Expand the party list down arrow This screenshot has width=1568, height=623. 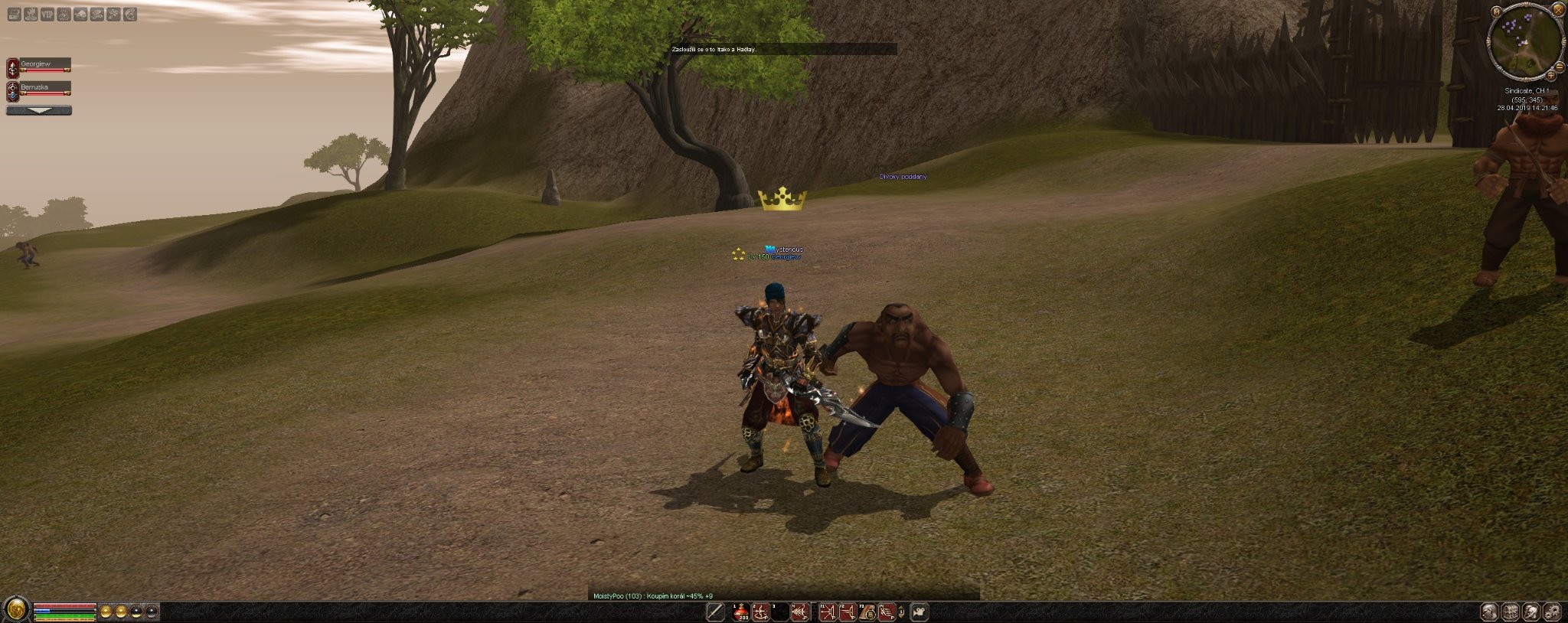(x=39, y=110)
